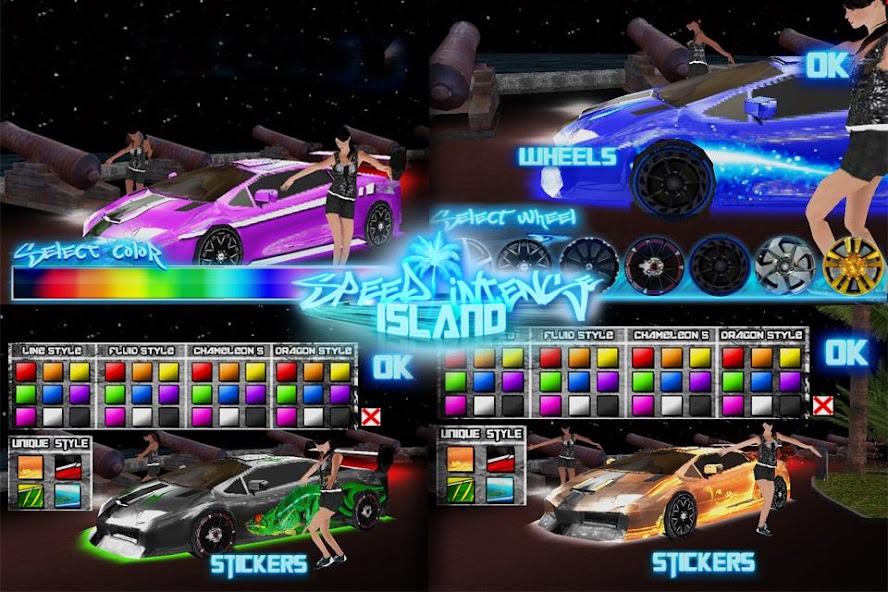Remove sticker with red X above gray car

point(371,417)
